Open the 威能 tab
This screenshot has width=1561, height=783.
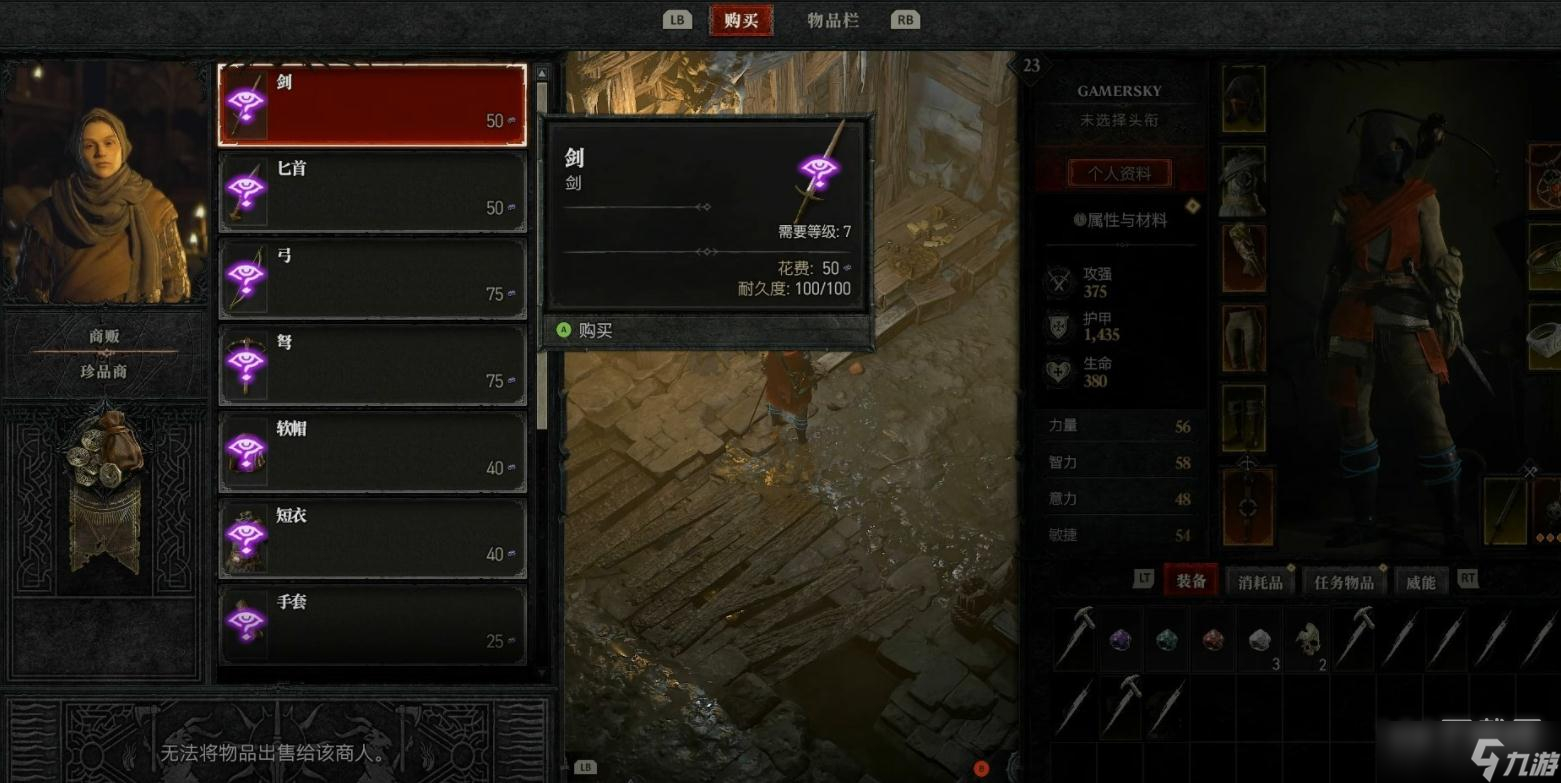(x=1419, y=580)
